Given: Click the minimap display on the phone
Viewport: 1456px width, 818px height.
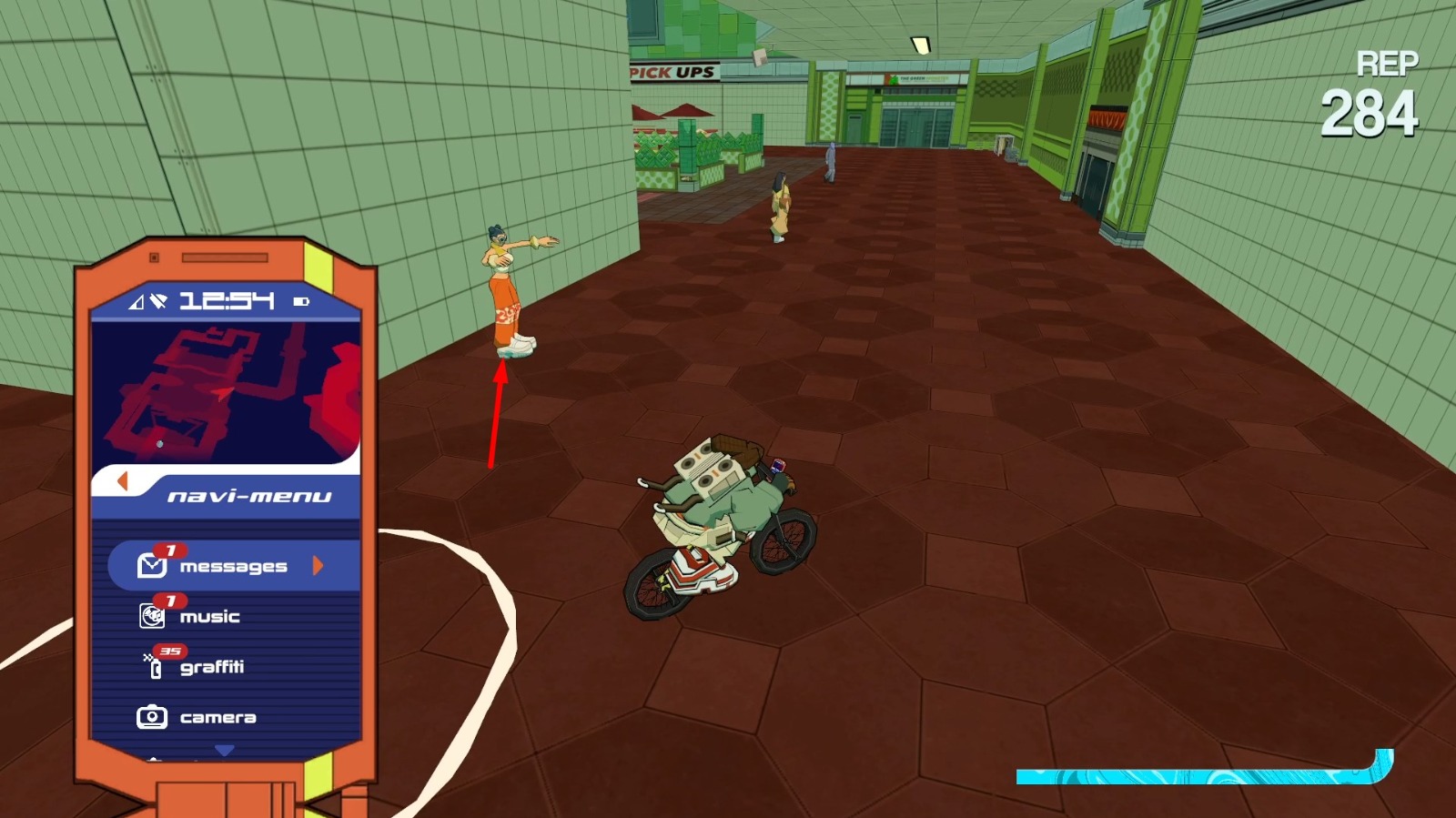Looking at the screenshot, I should pos(227,391).
